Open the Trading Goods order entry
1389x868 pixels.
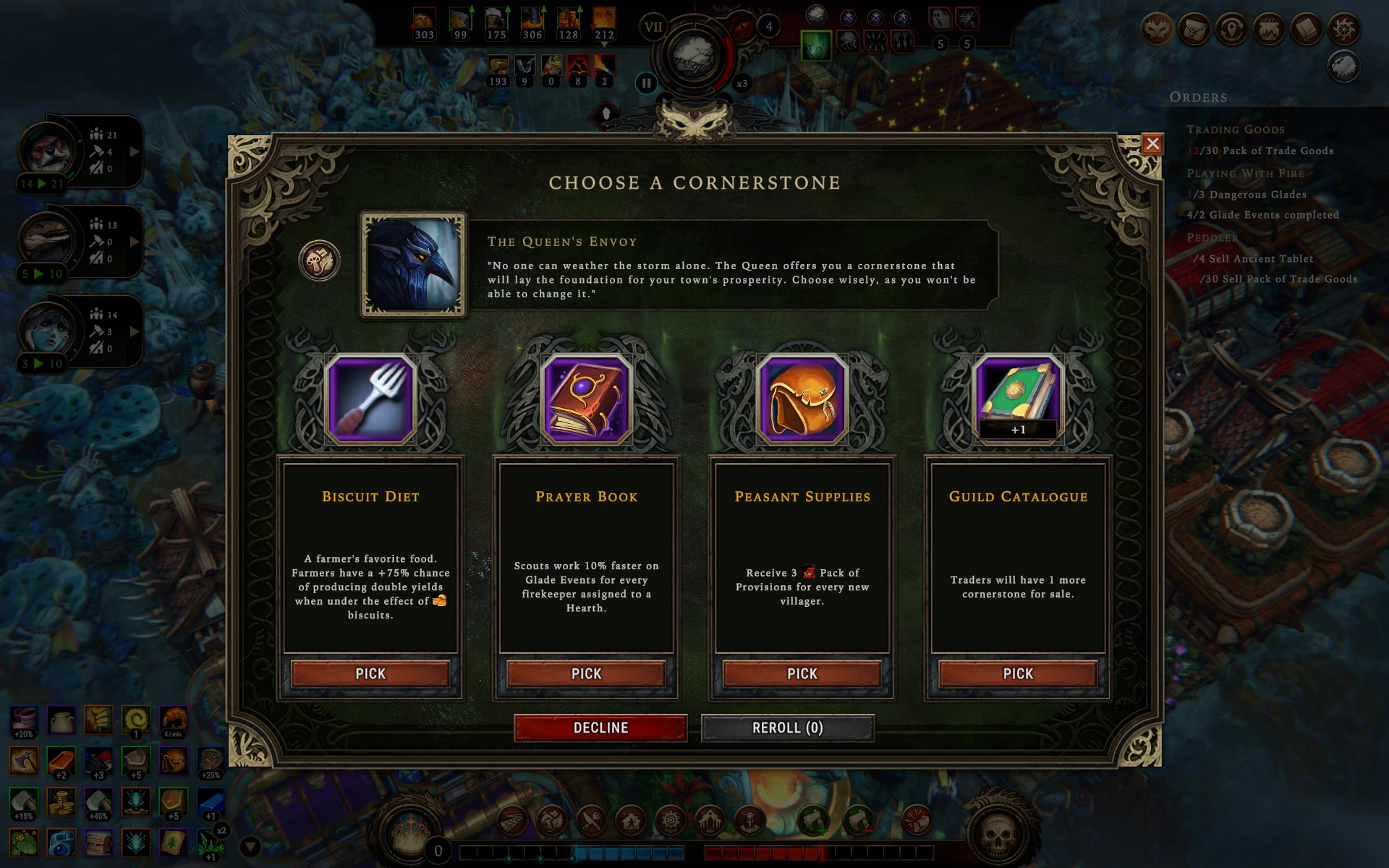pyautogui.click(x=1236, y=130)
